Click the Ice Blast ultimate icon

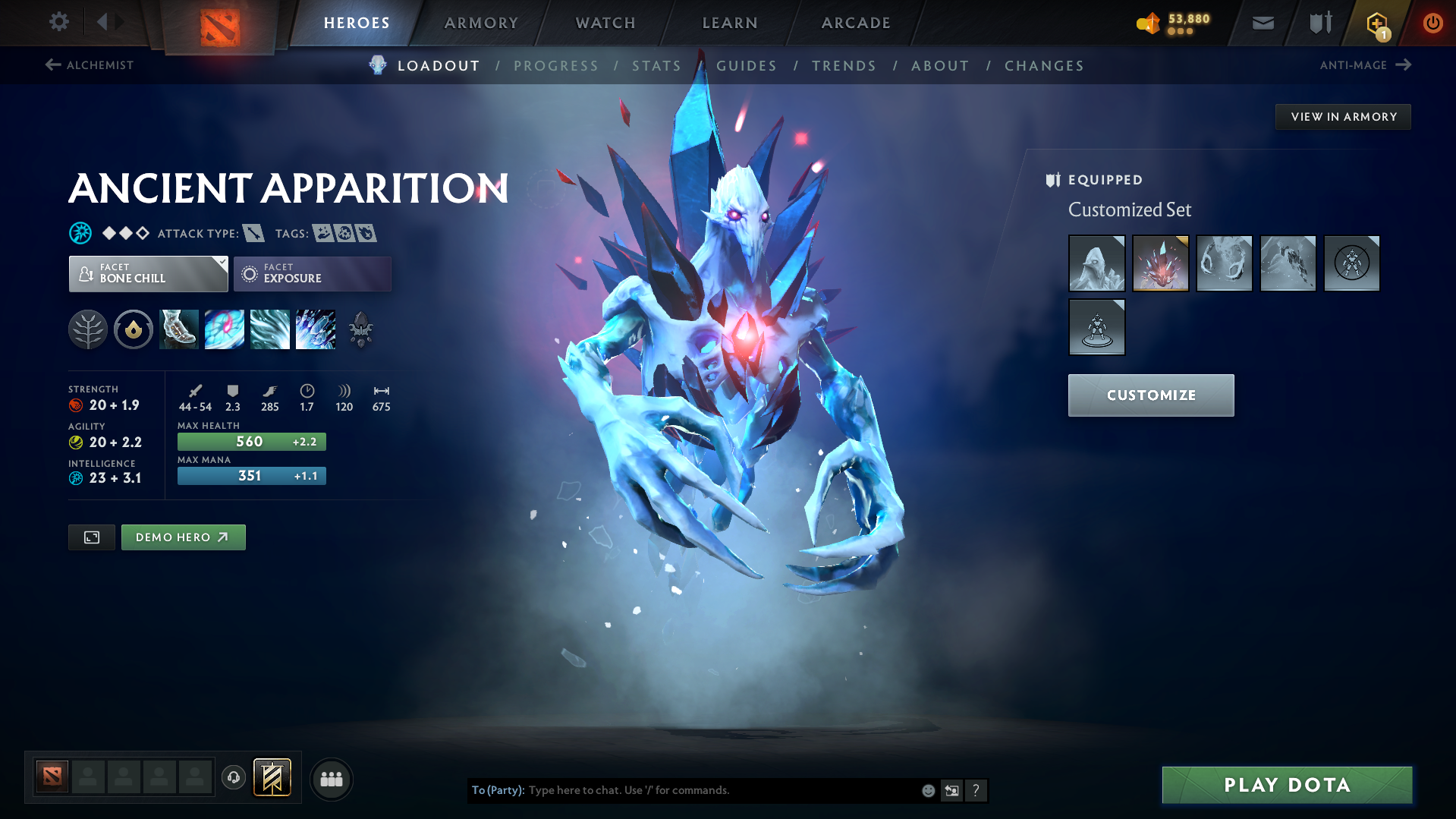(316, 329)
